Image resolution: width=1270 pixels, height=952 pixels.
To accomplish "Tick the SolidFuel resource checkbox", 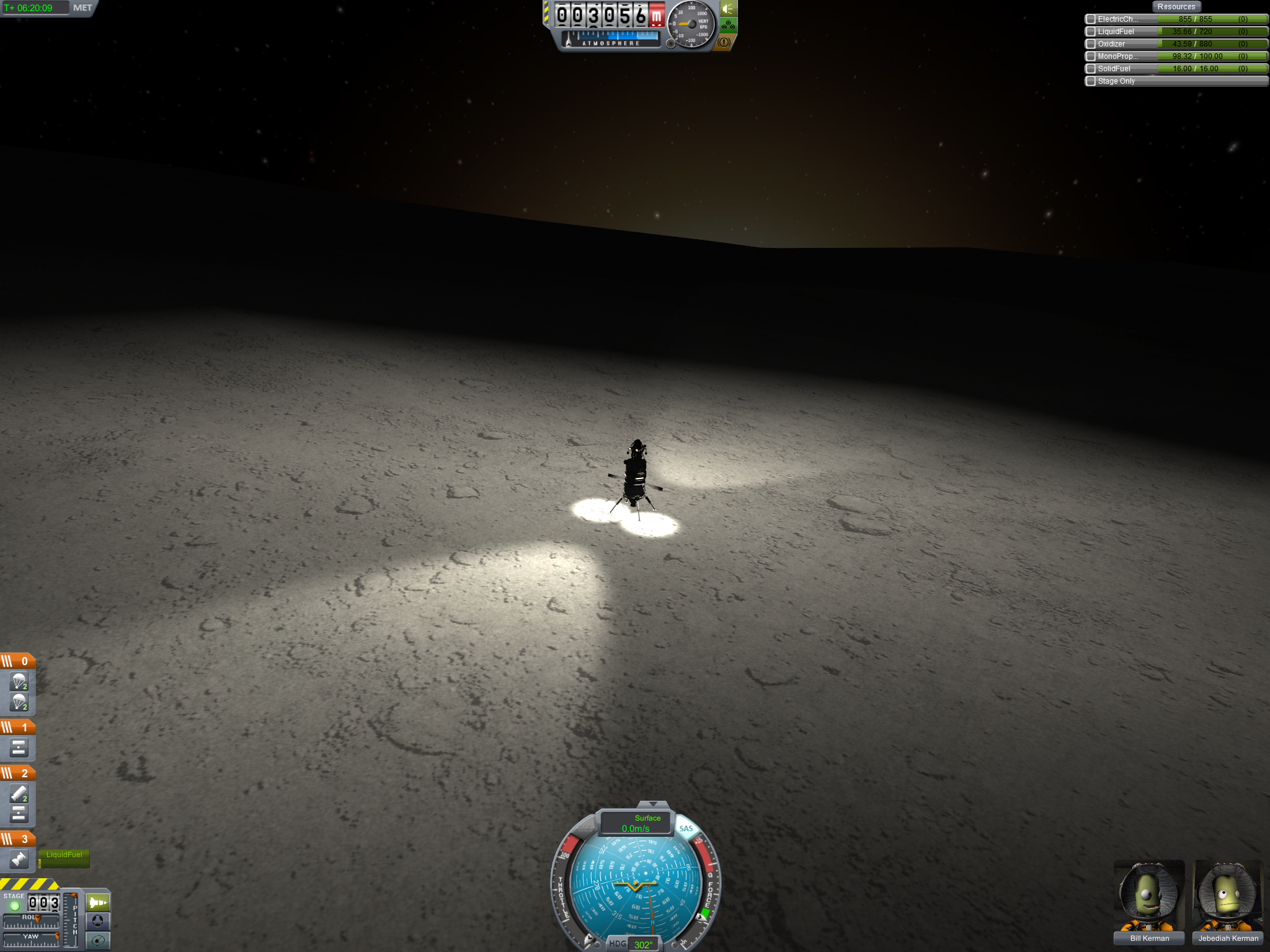I will (x=1091, y=69).
